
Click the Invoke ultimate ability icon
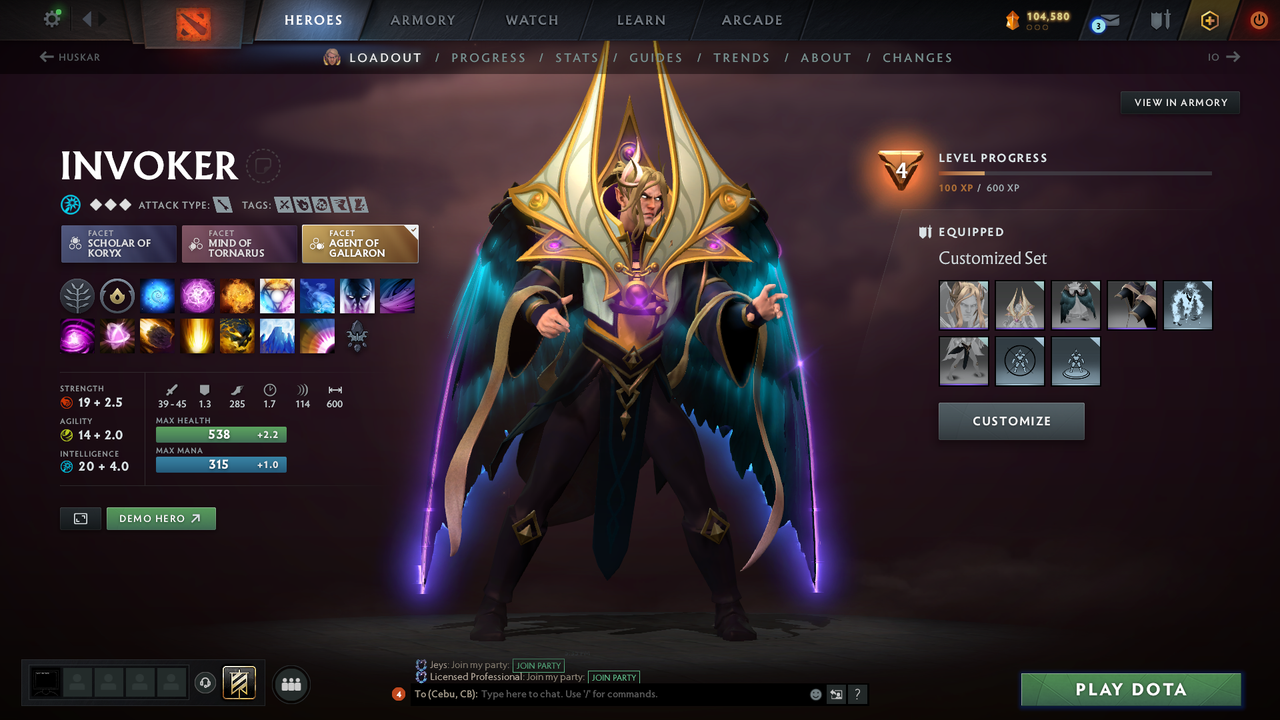(277, 295)
